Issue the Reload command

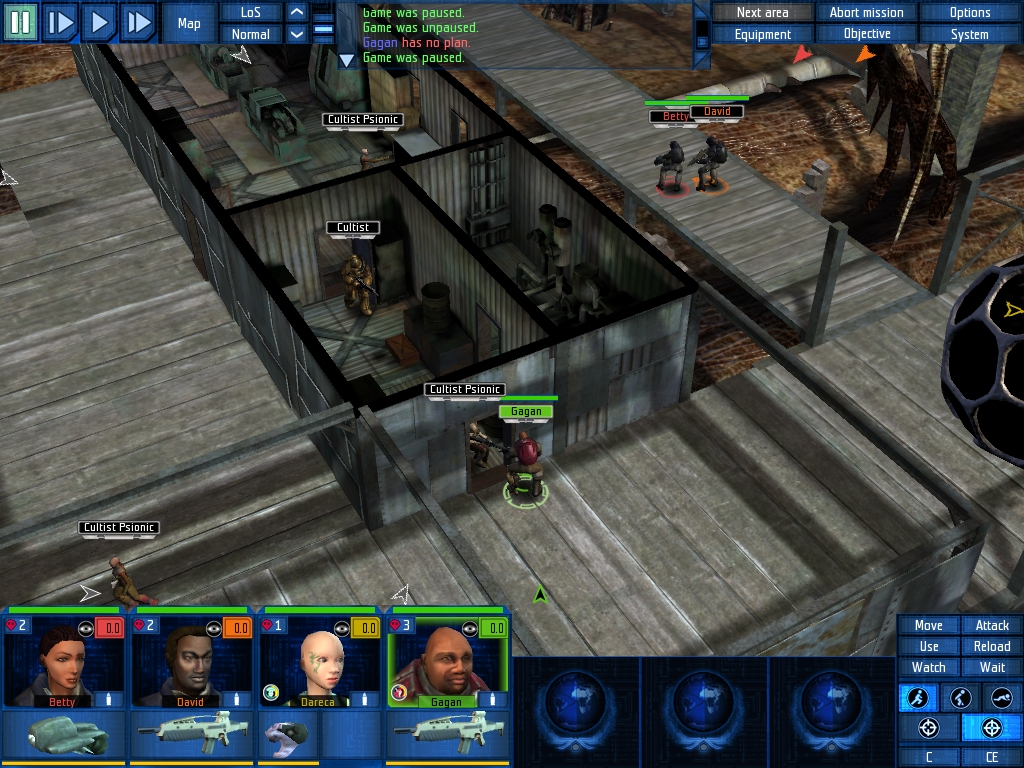pyautogui.click(x=992, y=646)
